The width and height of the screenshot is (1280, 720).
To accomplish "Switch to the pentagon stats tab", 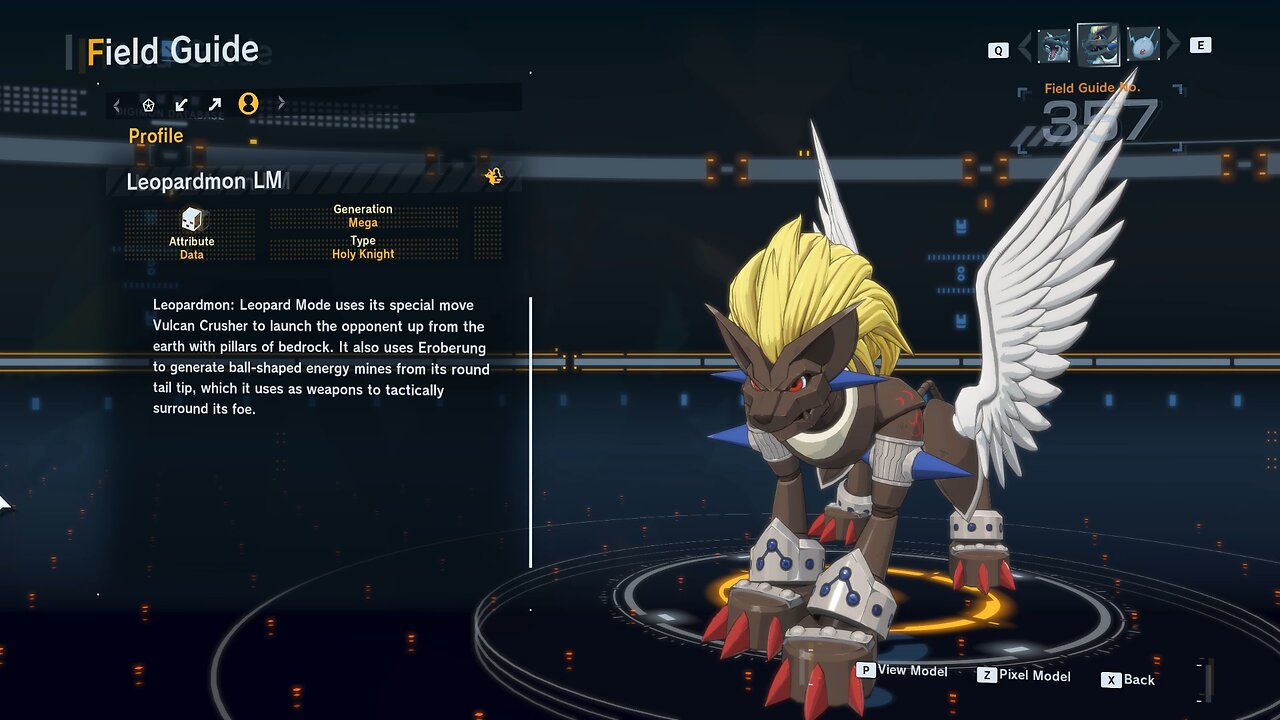I will (149, 104).
